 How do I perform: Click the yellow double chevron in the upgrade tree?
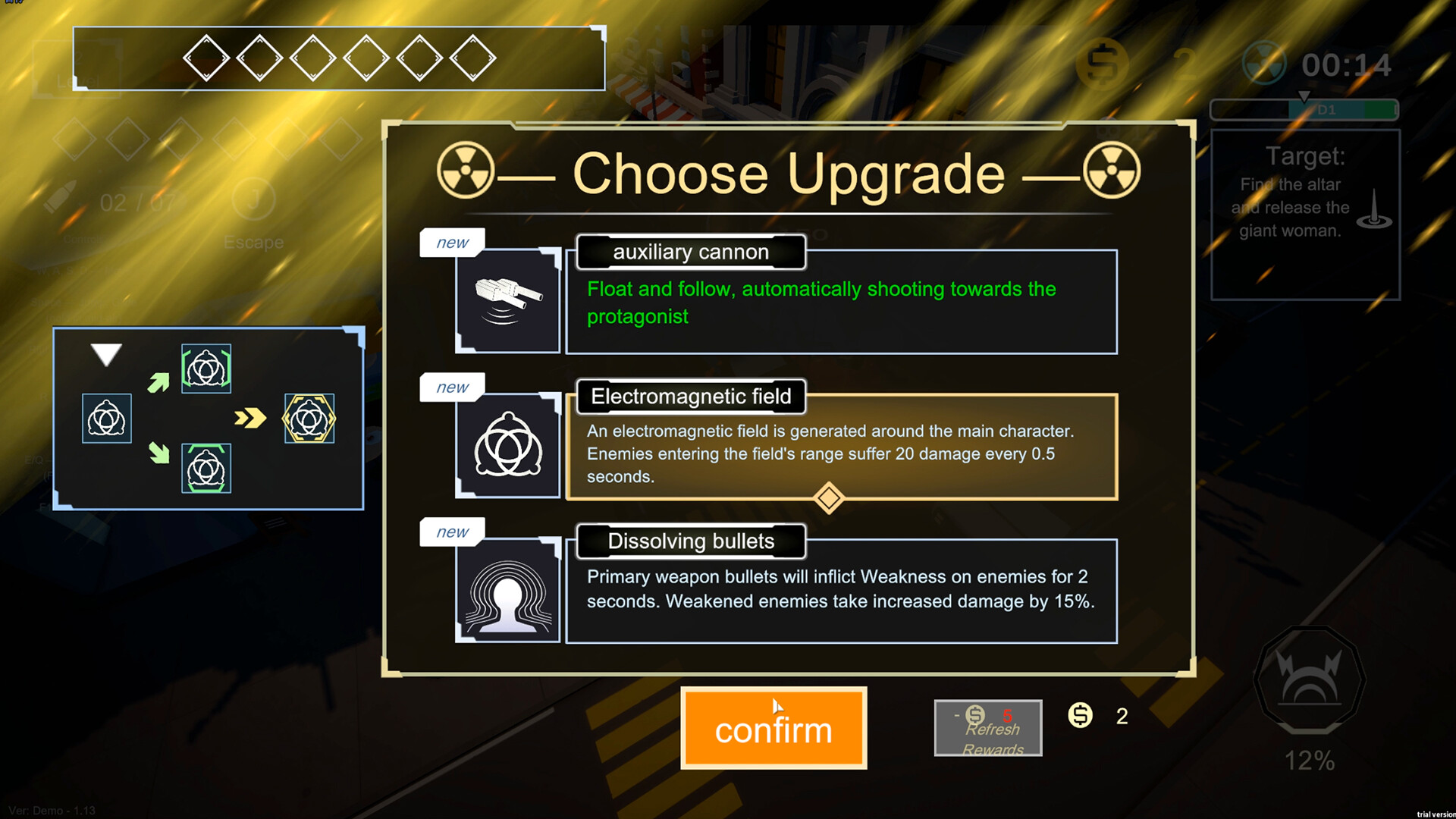pyautogui.click(x=250, y=418)
